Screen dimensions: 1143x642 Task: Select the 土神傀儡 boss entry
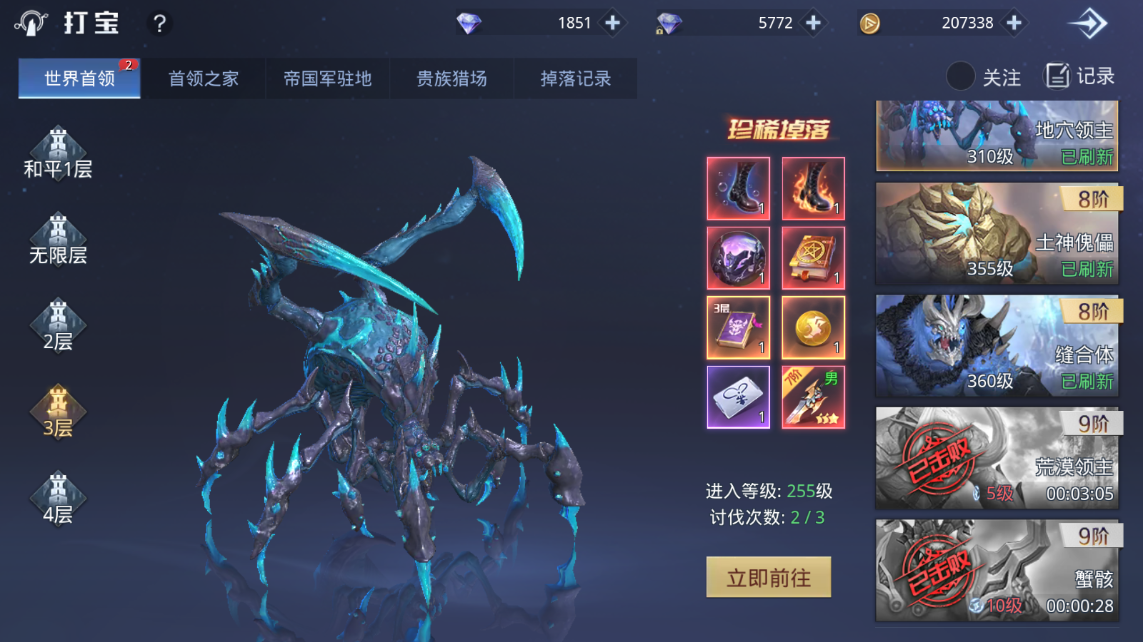tap(995, 234)
